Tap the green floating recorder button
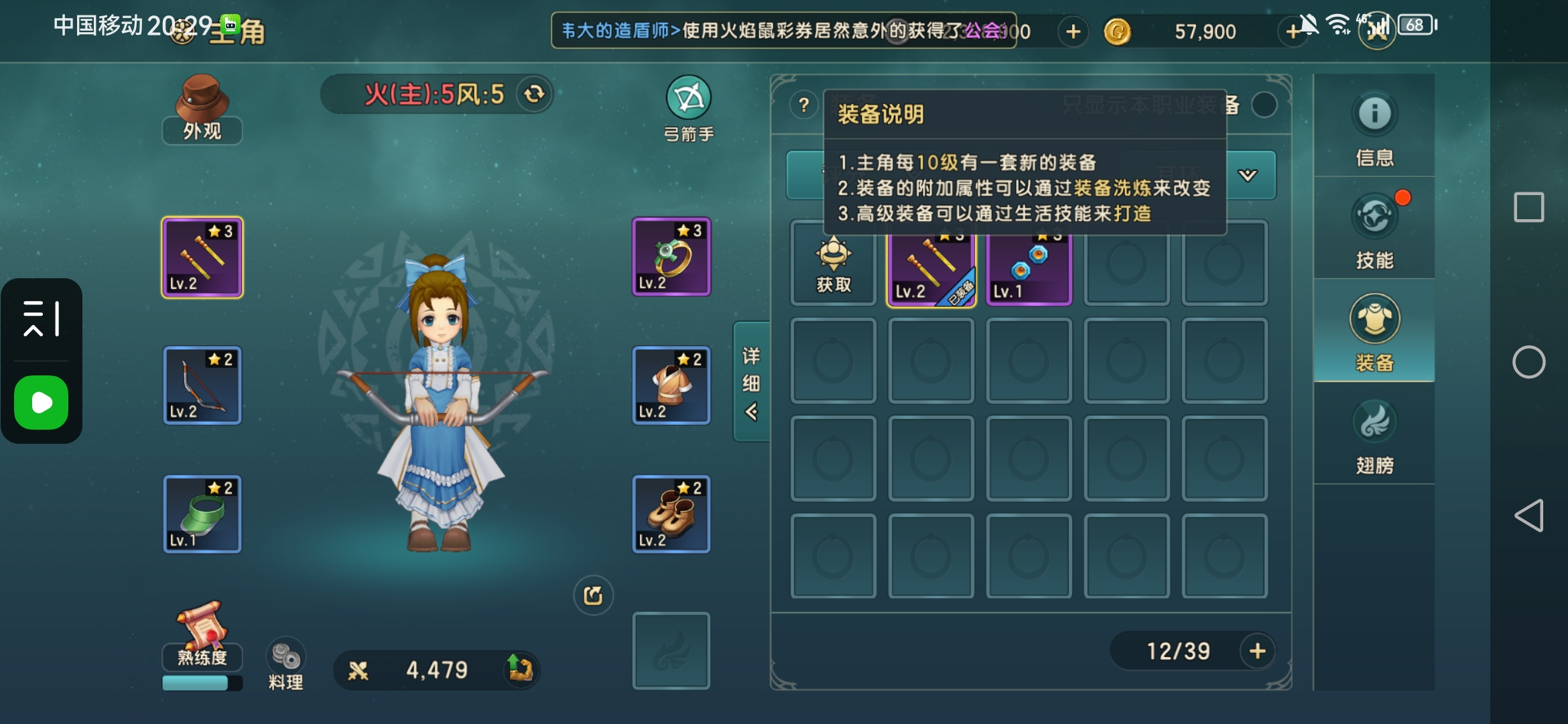The height and width of the screenshot is (724, 1568). click(42, 403)
